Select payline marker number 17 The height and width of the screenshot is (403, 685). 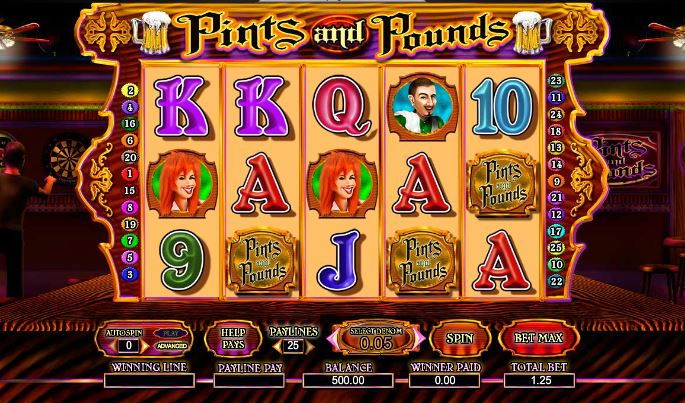[x=557, y=230]
